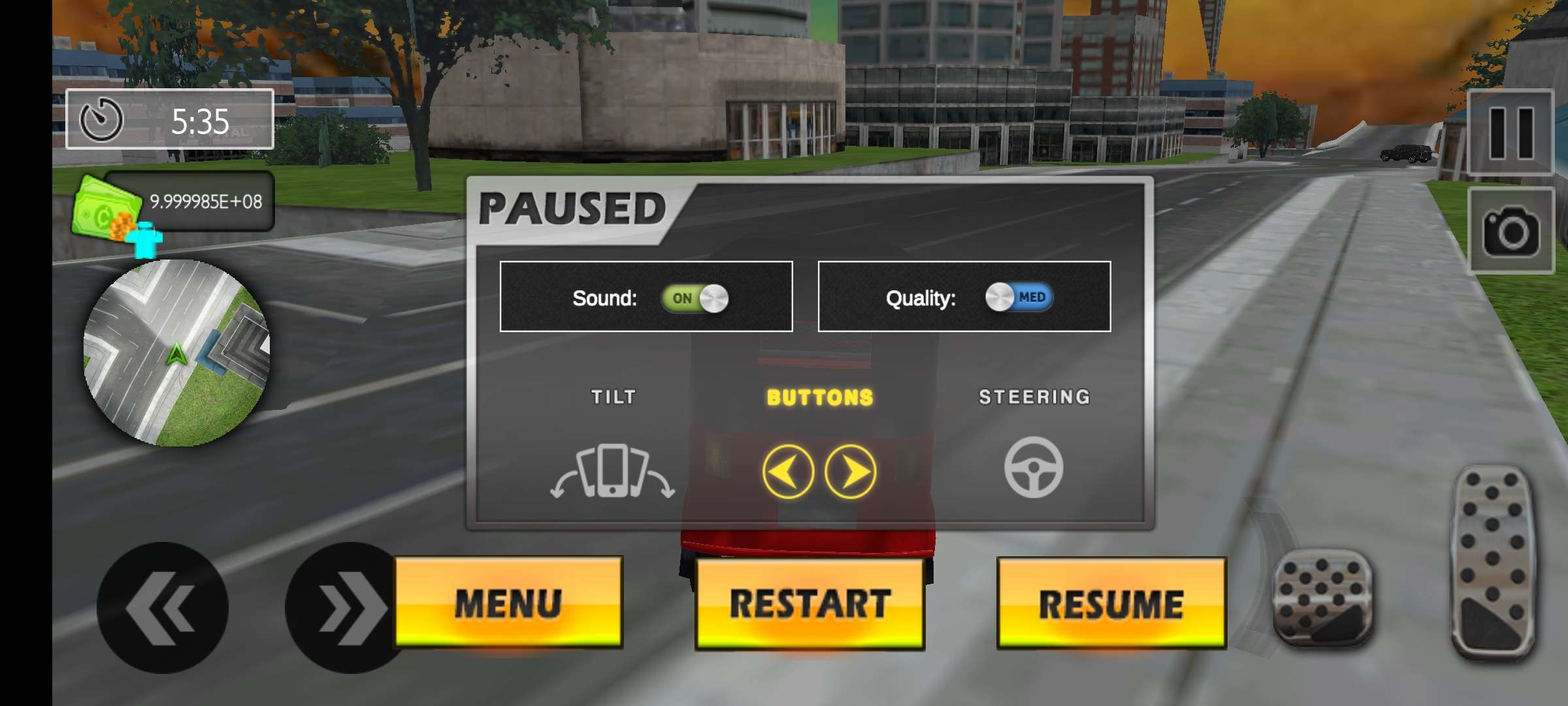Hit the brake pedal
The width and height of the screenshot is (1568, 706).
click(1324, 598)
